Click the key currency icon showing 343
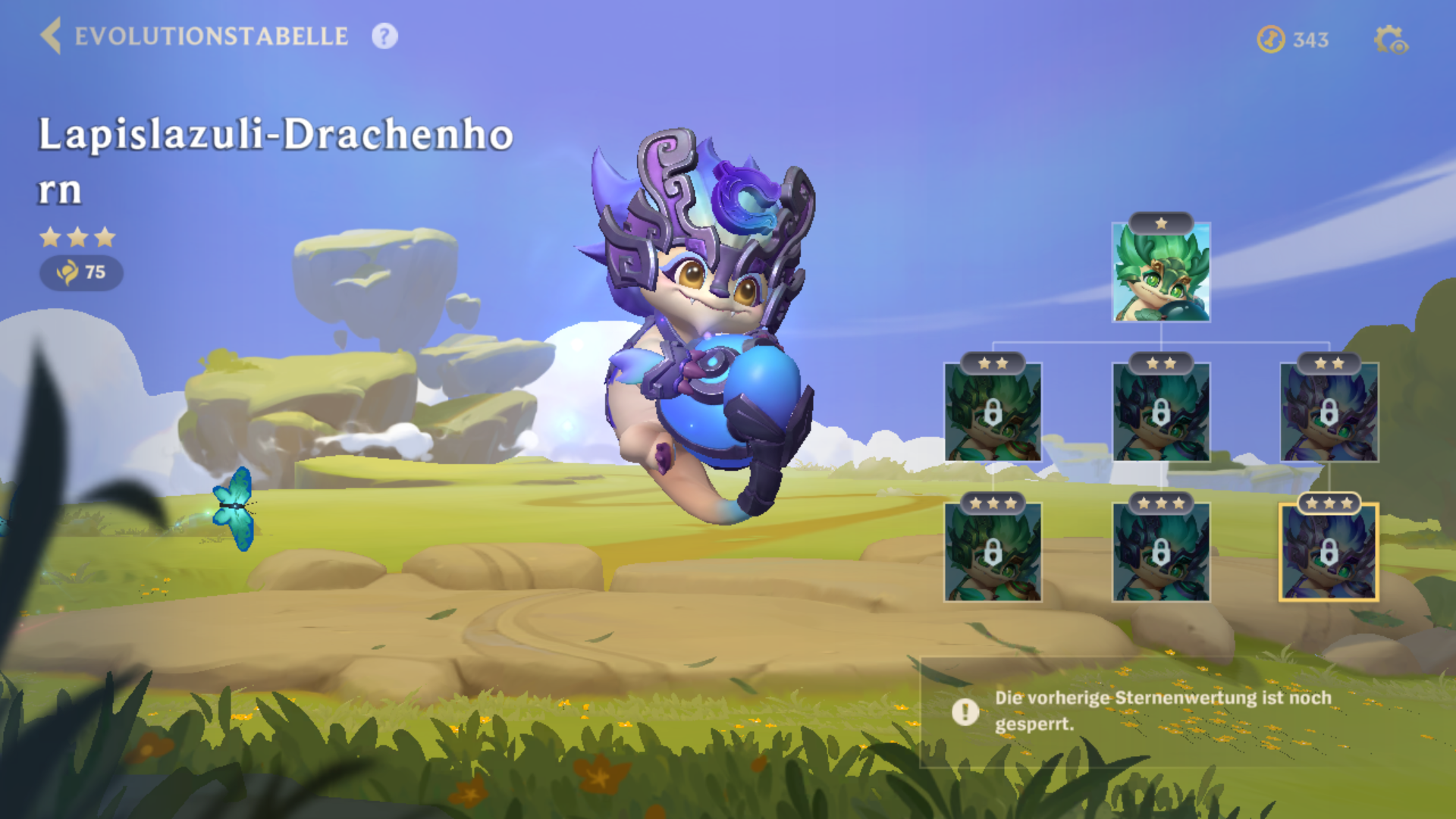The height and width of the screenshot is (819, 1456). pyautogui.click(x=1272, y=39)
